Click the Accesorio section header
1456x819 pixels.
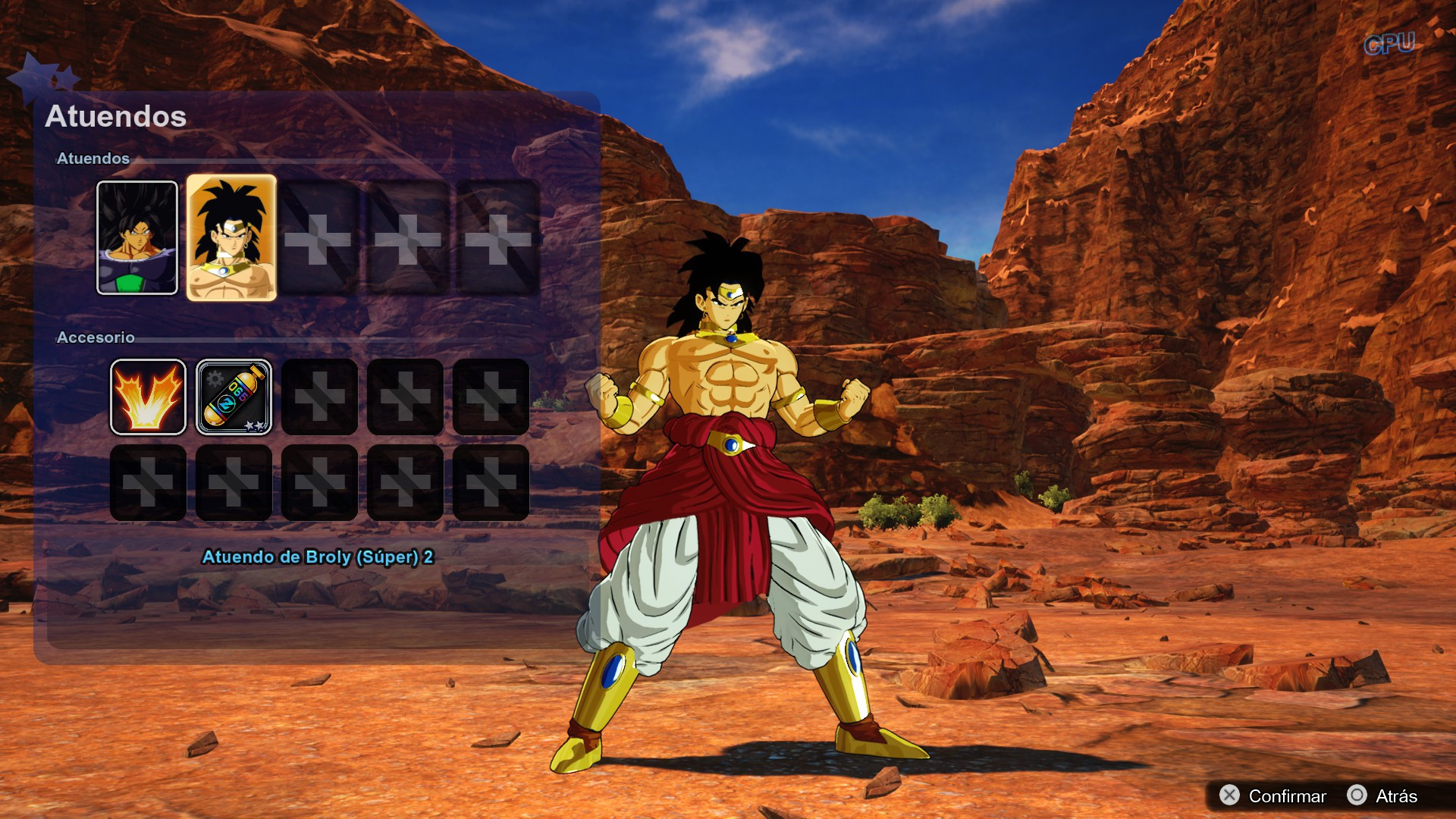[97, 337]
